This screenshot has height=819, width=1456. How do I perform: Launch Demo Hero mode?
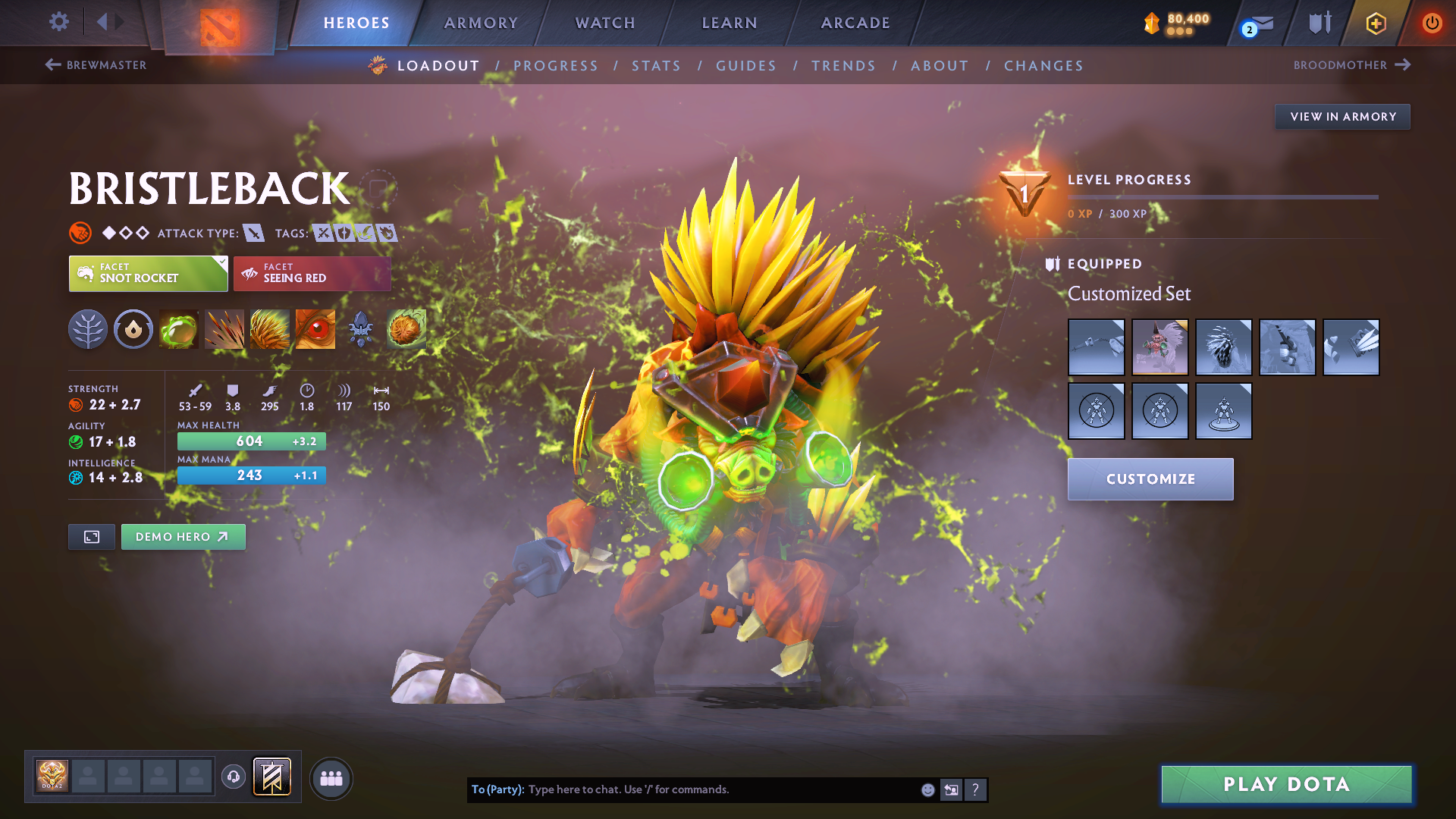tap(183, 537)
